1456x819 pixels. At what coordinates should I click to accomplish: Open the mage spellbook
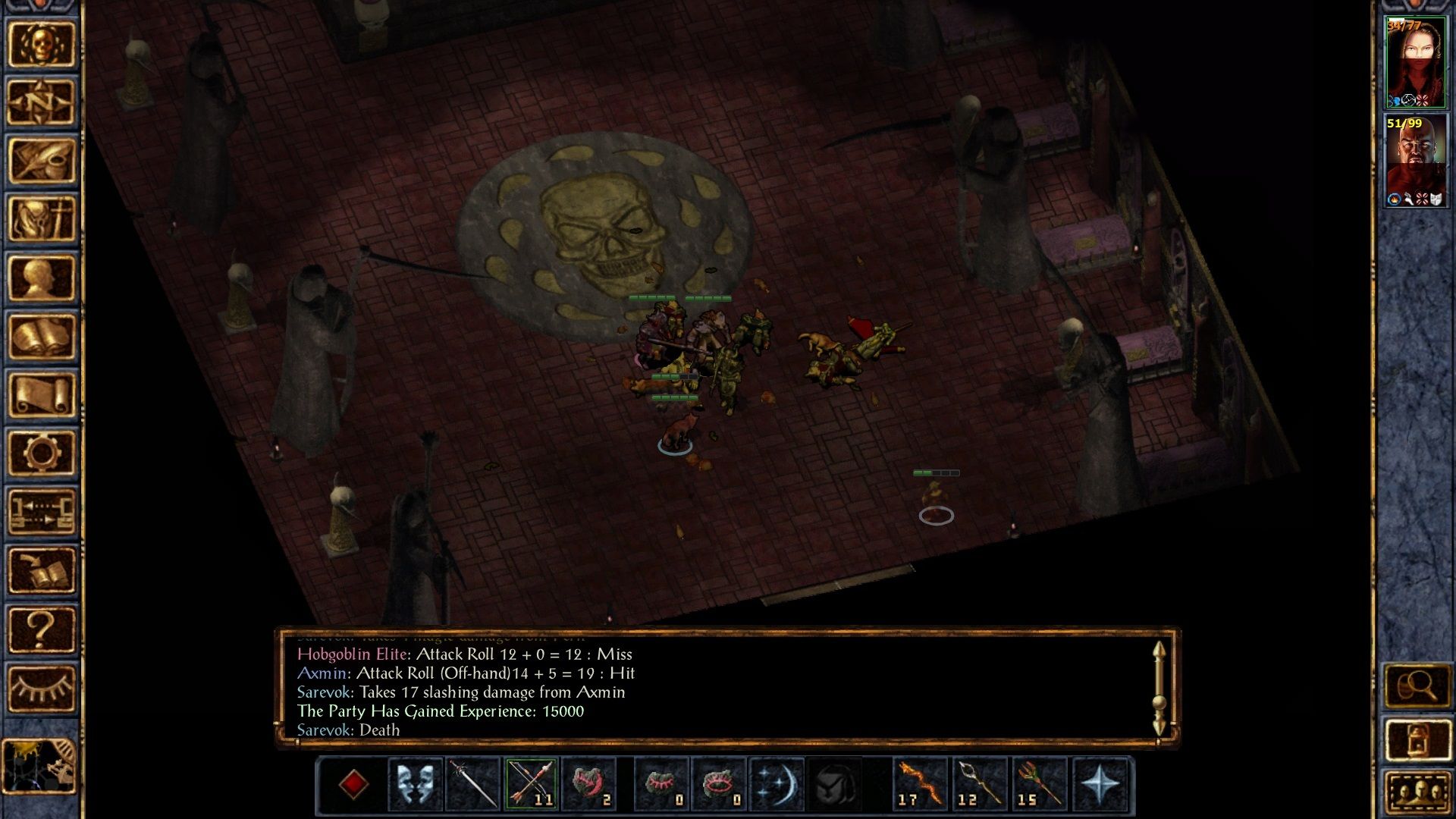tap(42, 337)
